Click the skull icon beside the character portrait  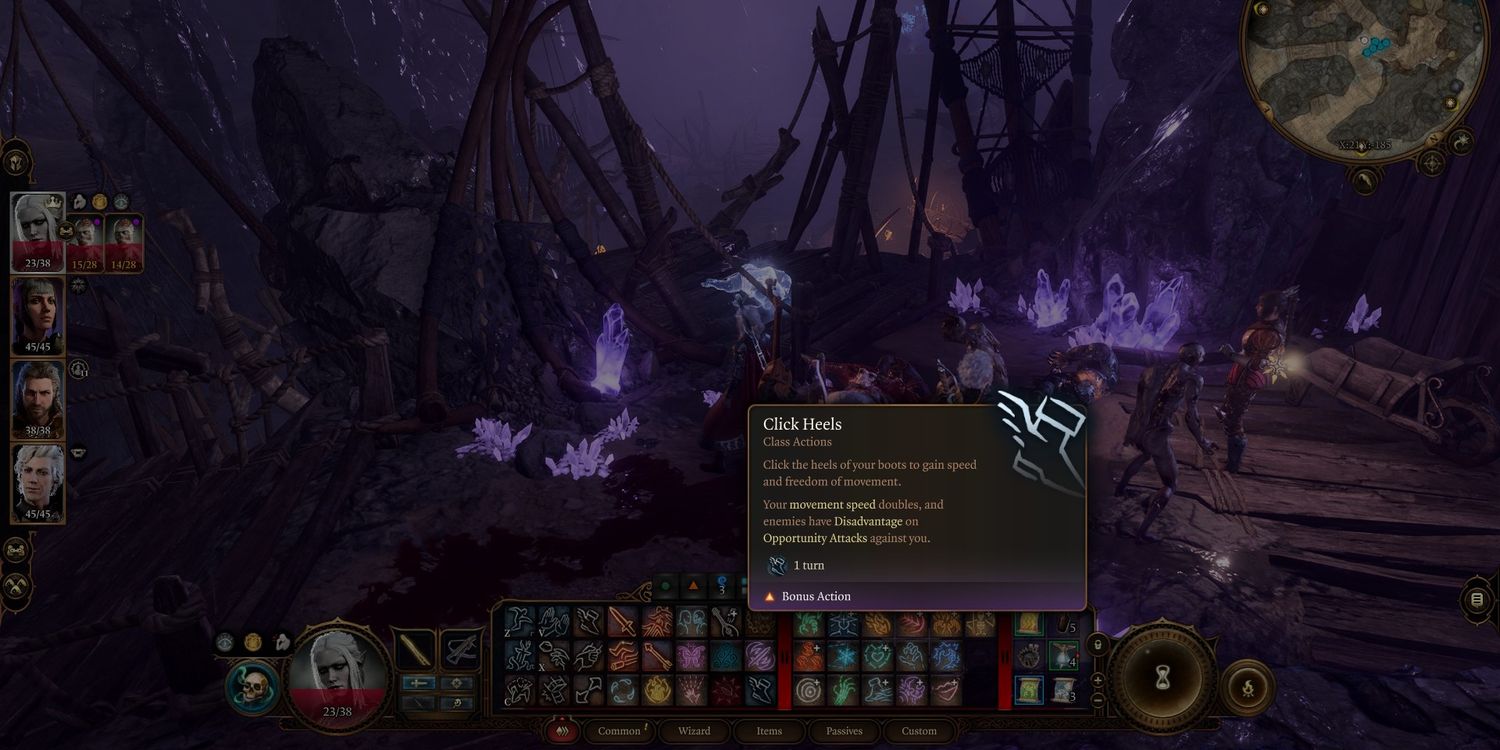coord(252,687)
